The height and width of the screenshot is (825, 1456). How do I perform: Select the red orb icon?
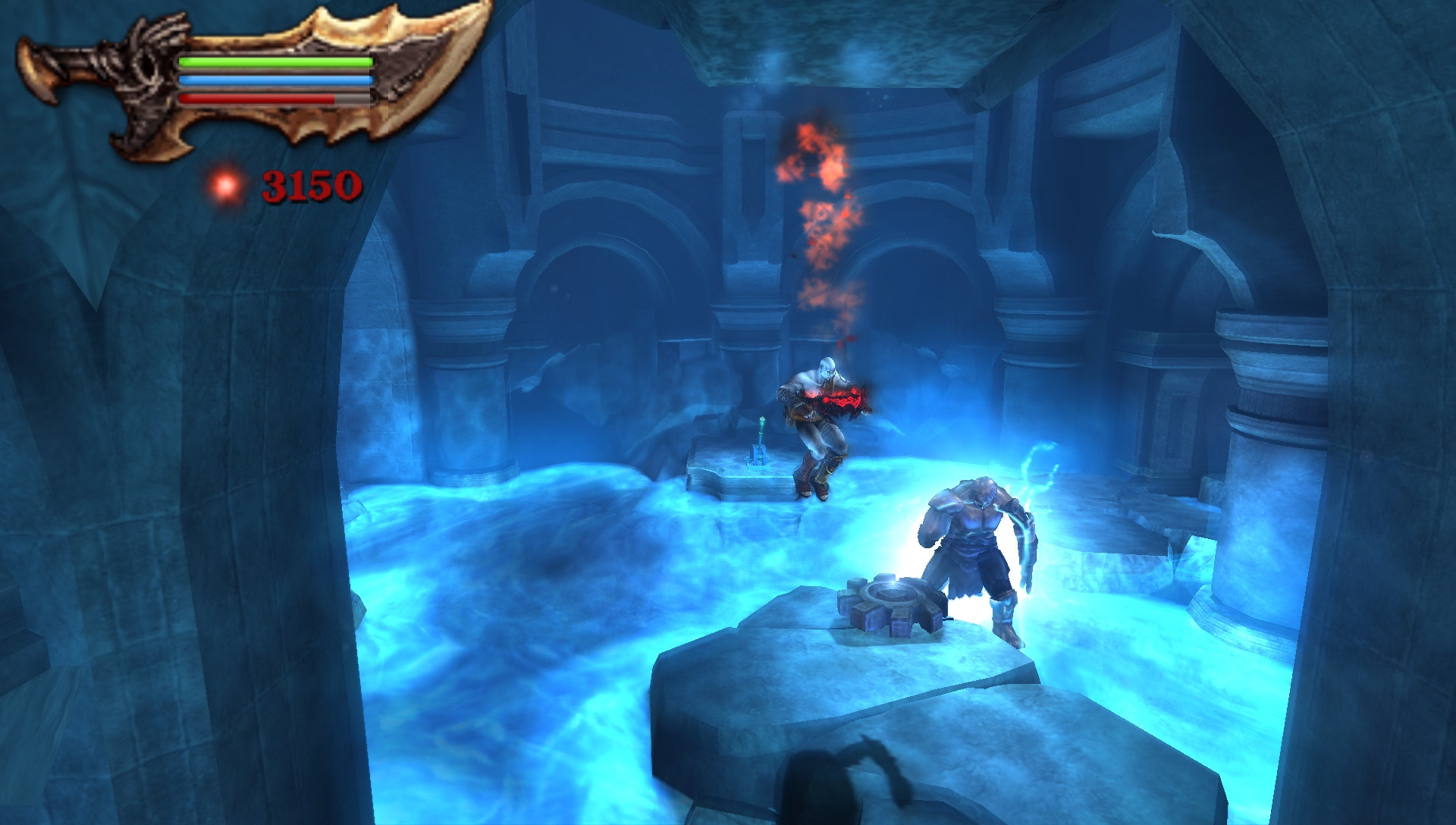tap(224, 186)
